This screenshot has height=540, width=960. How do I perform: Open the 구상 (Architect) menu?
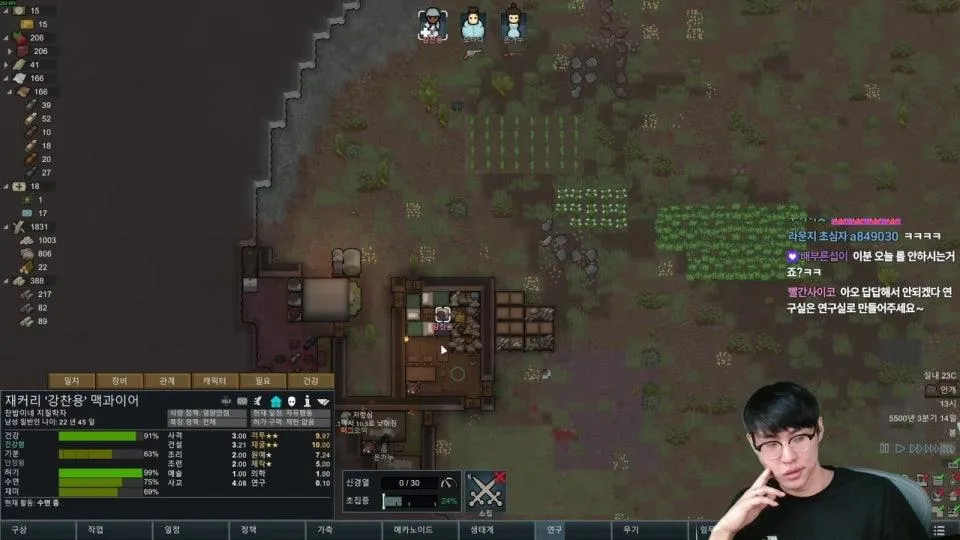tap(20, 530)
